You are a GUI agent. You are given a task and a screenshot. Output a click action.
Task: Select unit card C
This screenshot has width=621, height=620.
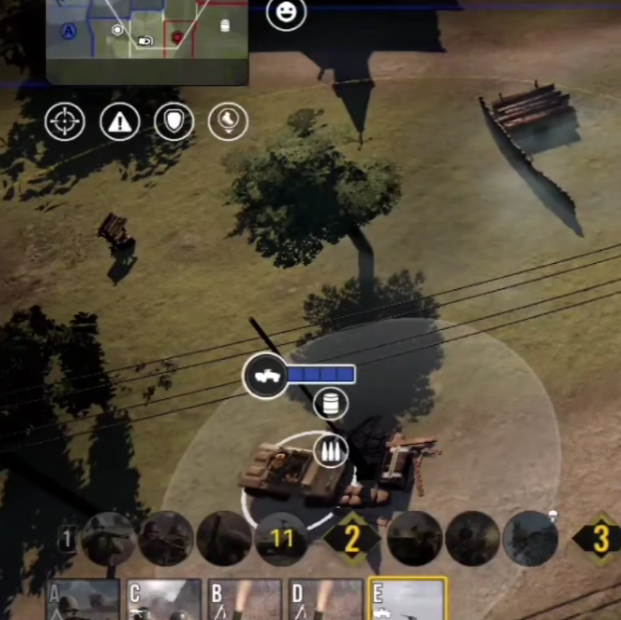[x=164, y=600]
